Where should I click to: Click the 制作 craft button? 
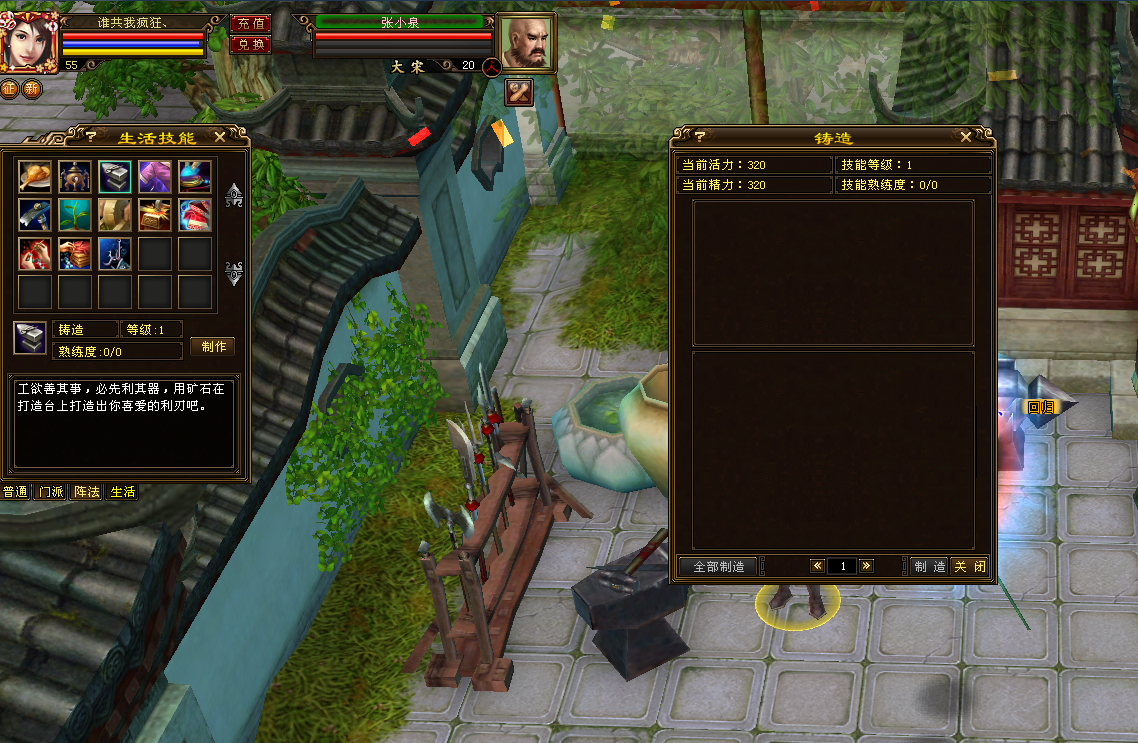(212, 346)
